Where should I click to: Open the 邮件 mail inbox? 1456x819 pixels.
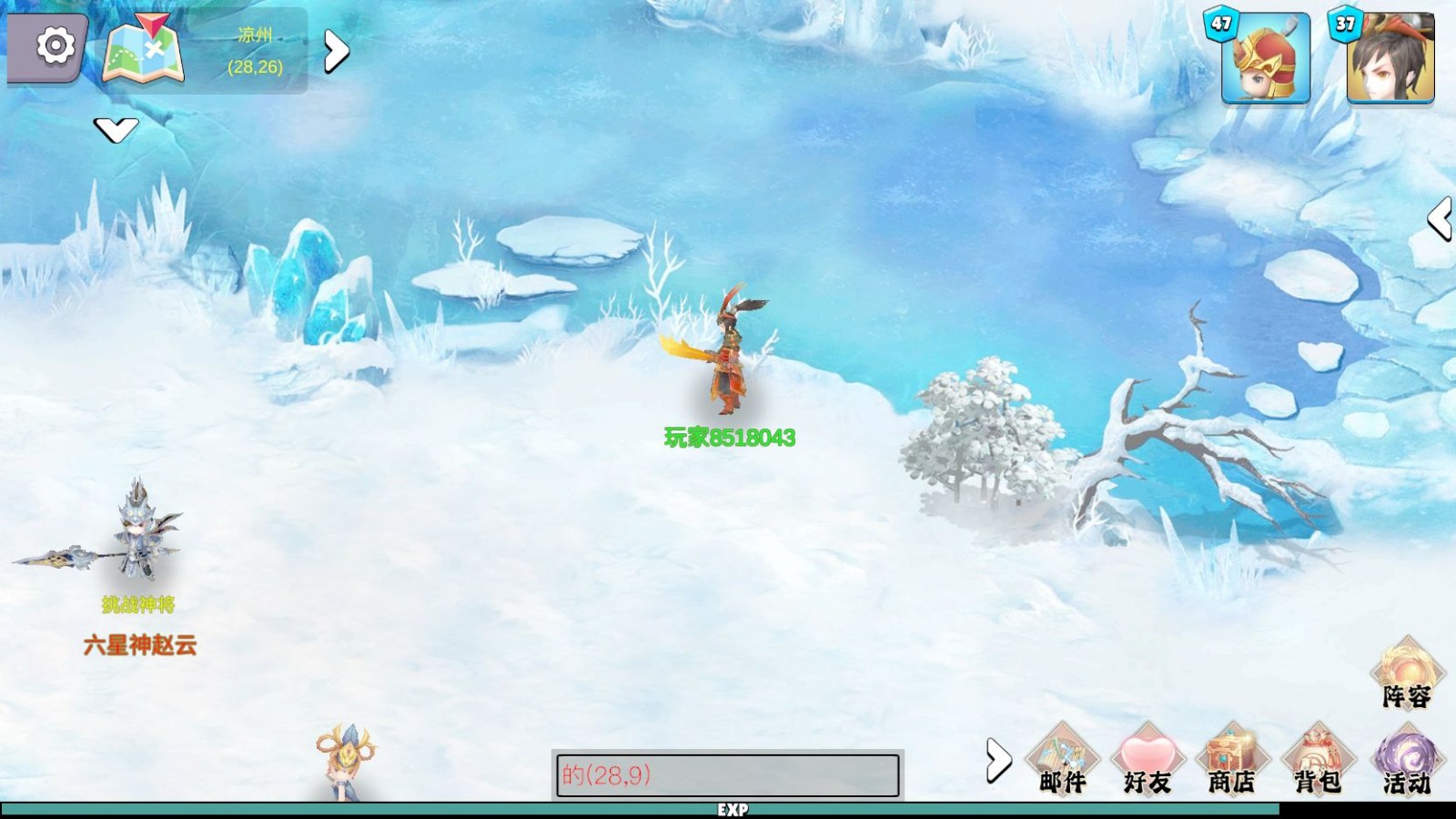tap(1062, 760)
